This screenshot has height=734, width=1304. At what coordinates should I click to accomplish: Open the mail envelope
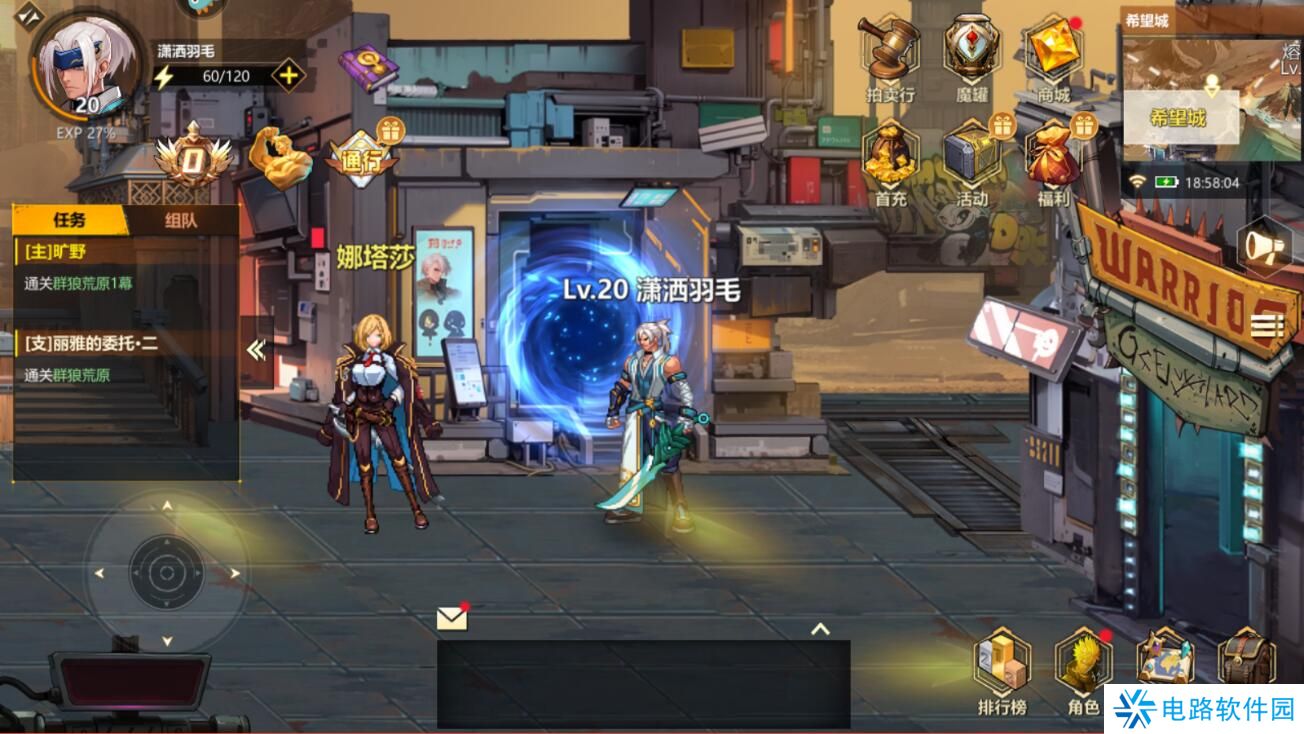tap(452, 619)
